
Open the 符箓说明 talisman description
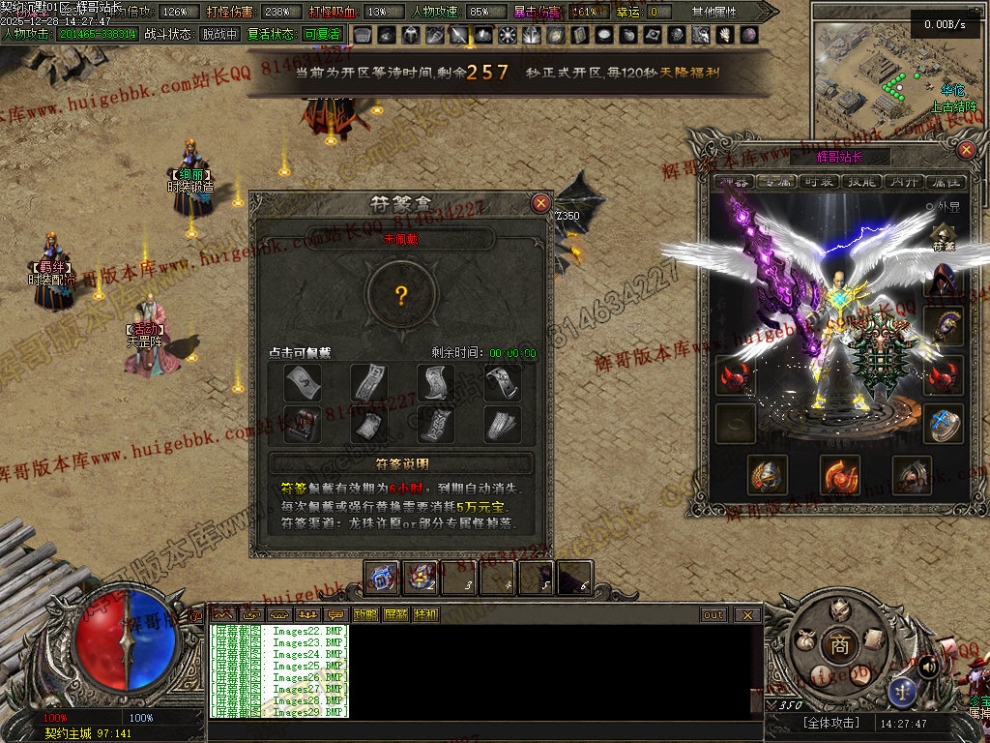click(400, 464)
